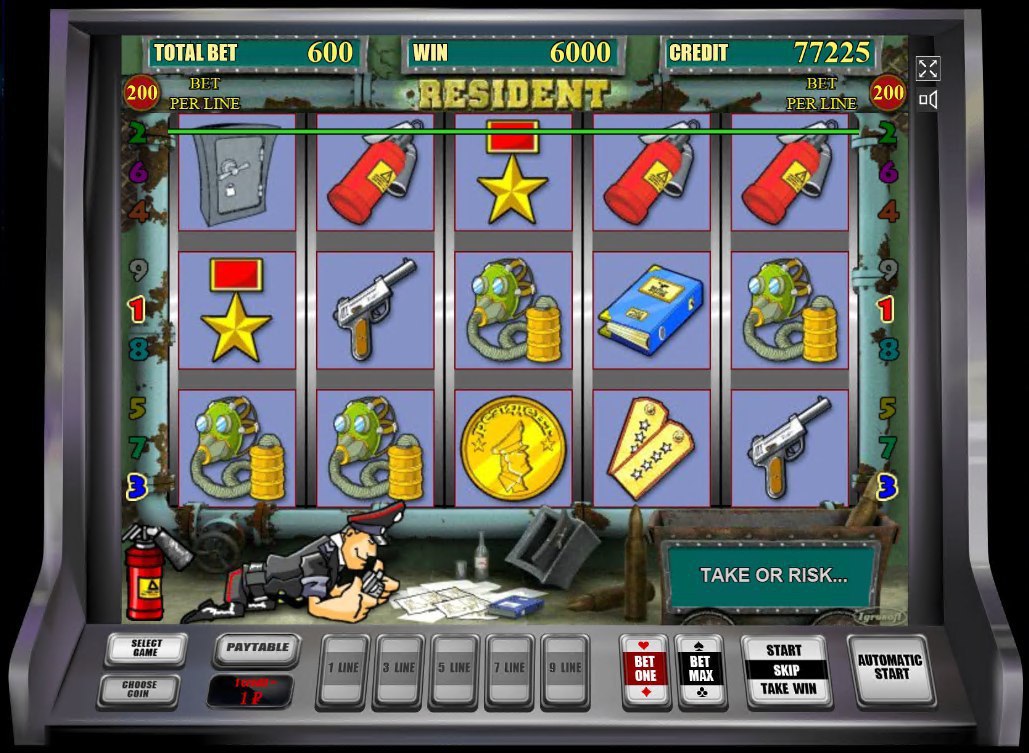Click the Choose Coin button
Screen dimensions: 1029x753
[x=139, y=690]
